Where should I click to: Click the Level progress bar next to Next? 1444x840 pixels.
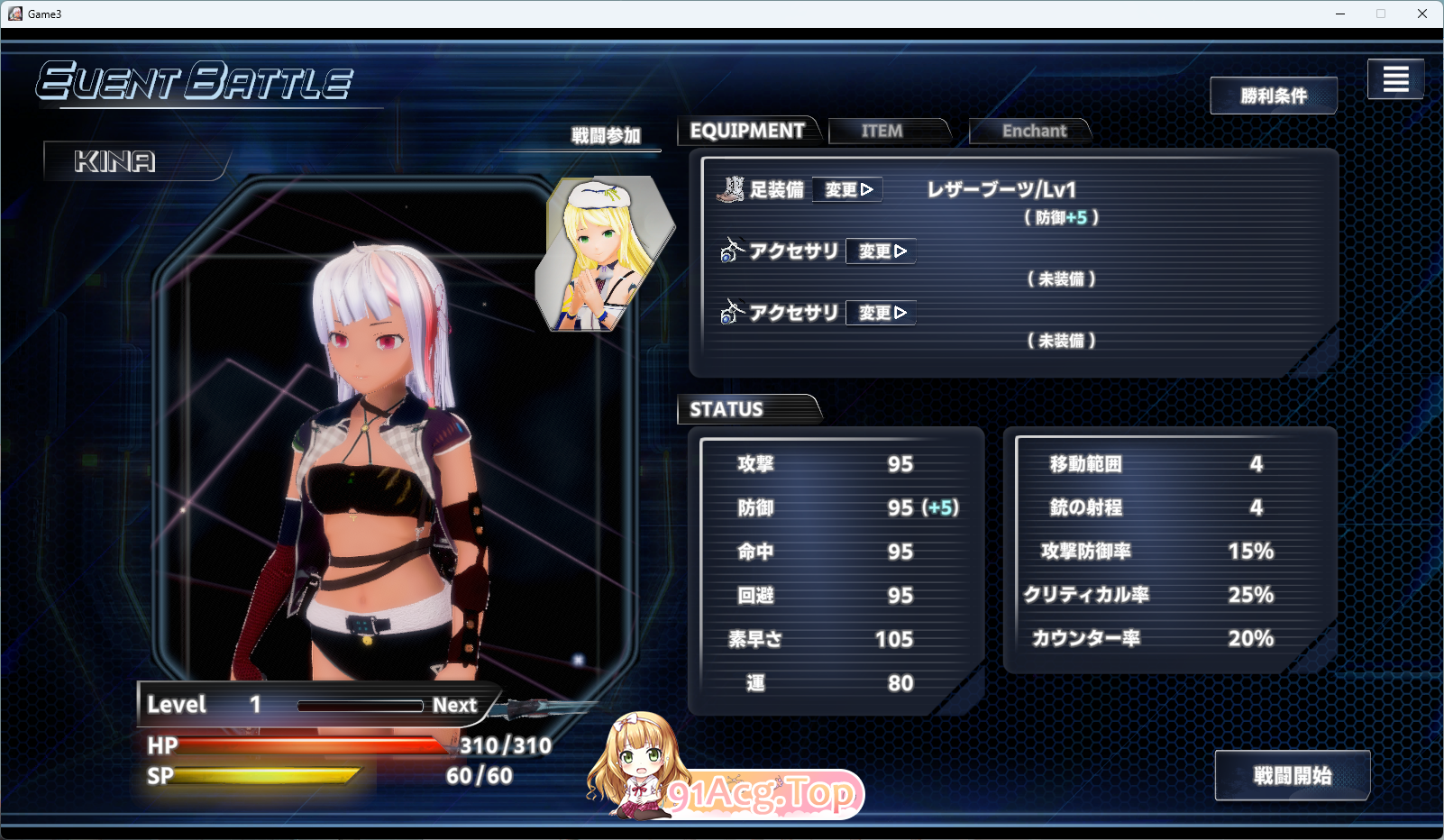coord(361,705)
